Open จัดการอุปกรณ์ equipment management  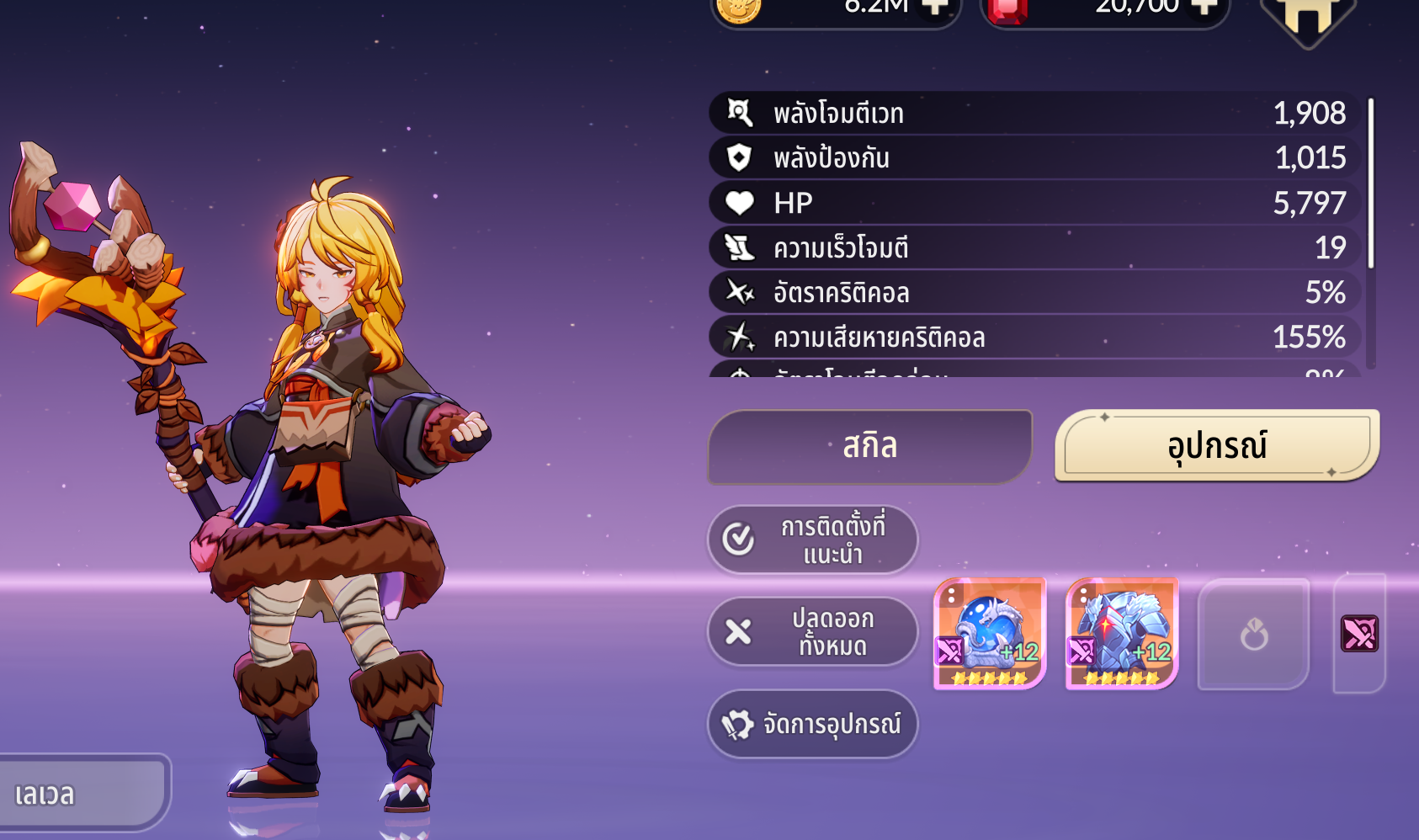812,724
